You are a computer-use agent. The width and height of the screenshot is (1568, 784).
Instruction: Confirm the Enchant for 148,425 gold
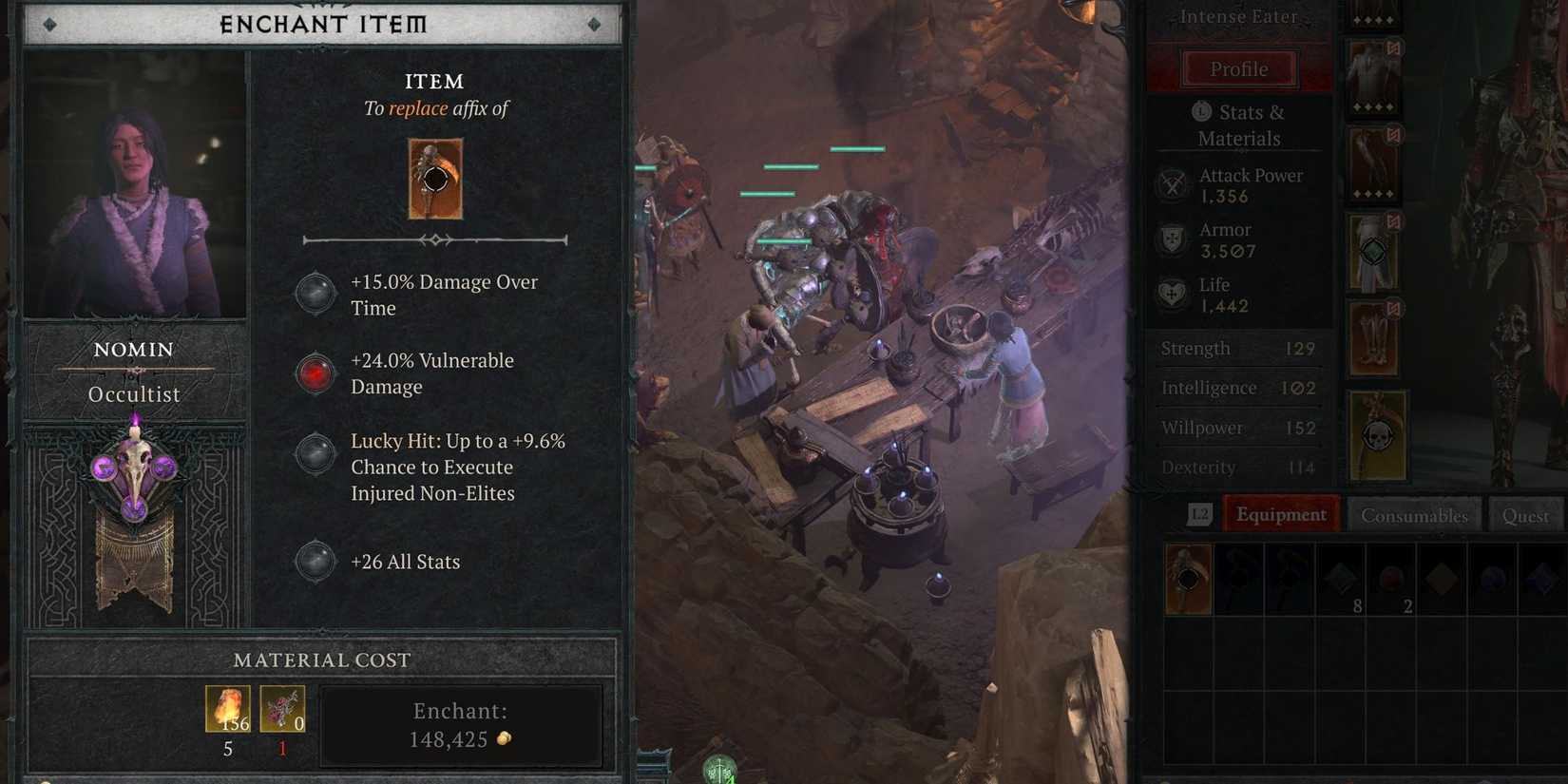tap(460, 724)
